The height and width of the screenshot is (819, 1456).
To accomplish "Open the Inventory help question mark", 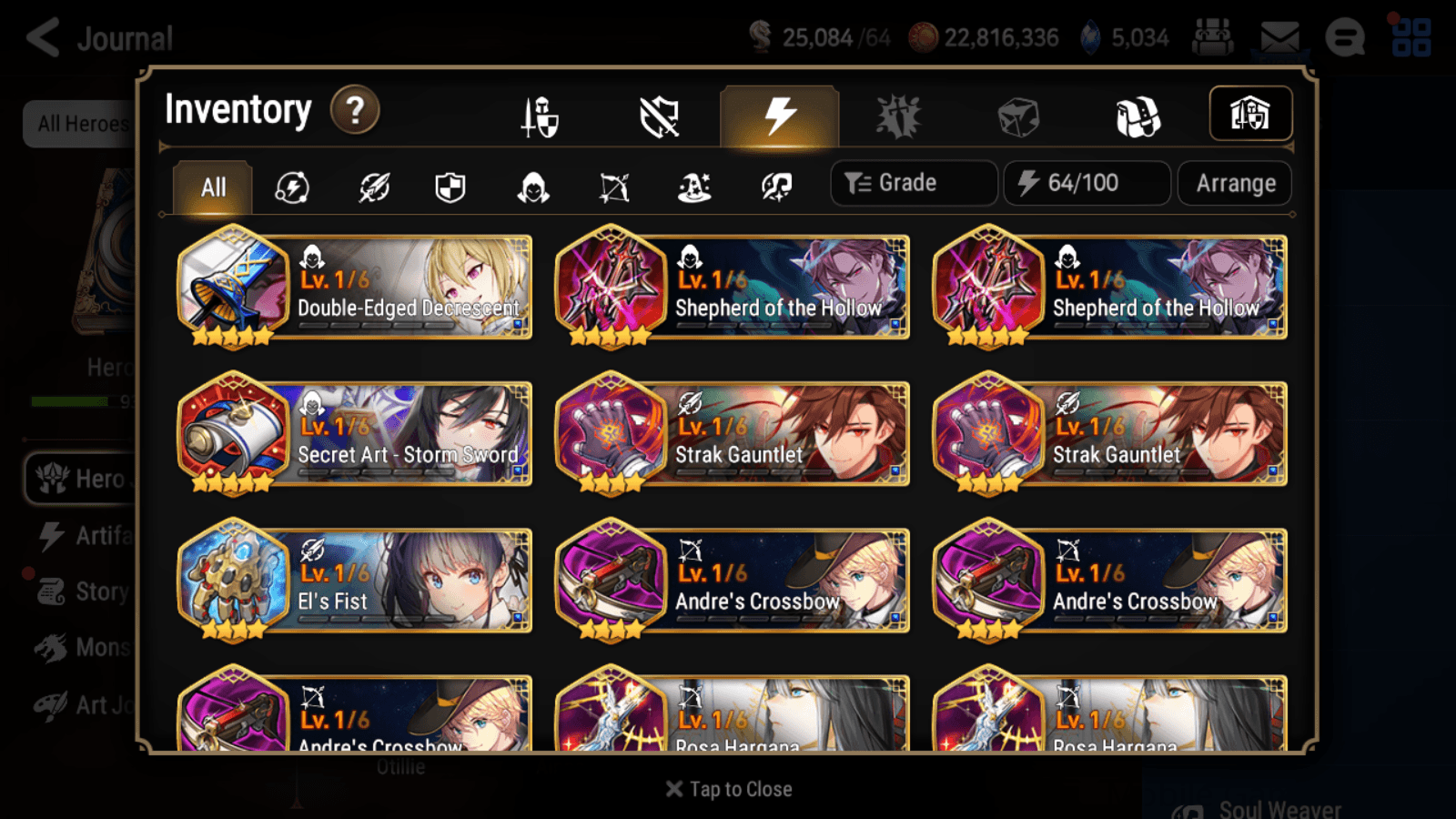I will coord(354,109).
